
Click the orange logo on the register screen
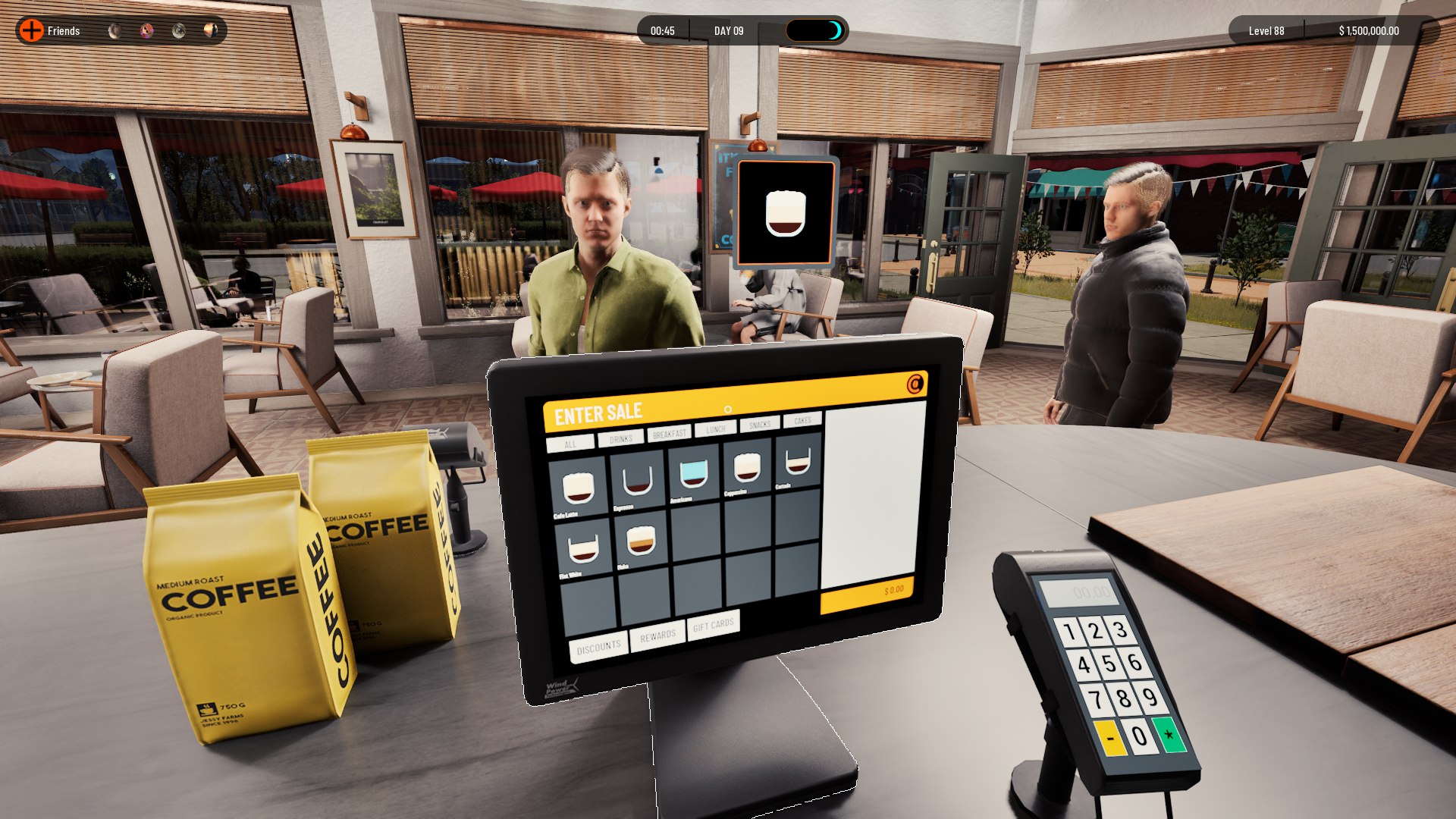(x=915, y=384)
